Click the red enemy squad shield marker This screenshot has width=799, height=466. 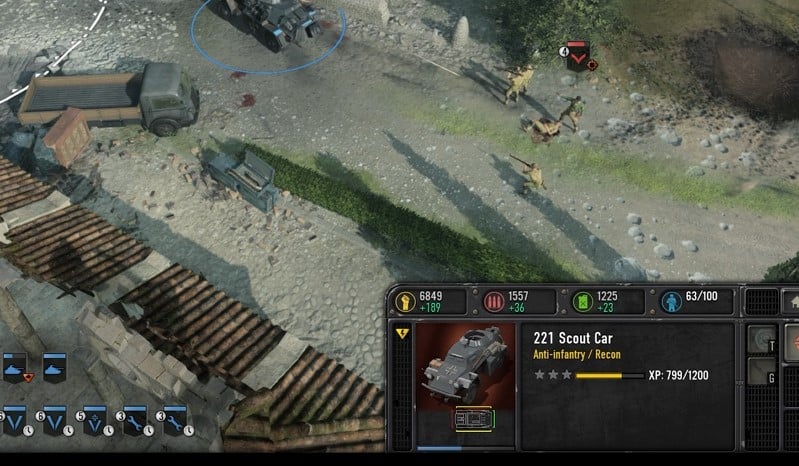coord(577,57)
